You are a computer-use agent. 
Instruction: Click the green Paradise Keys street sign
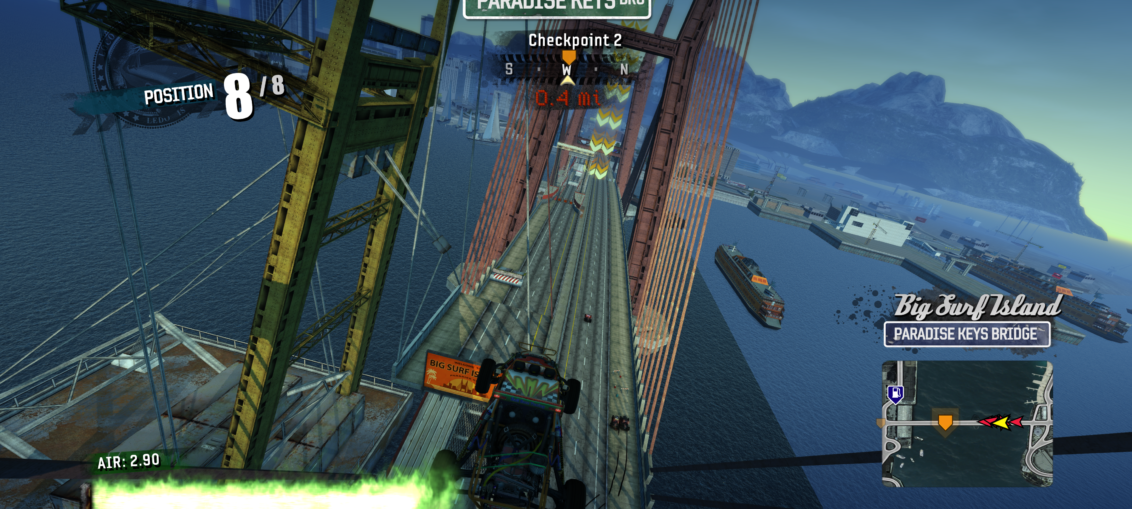(557, 7)
